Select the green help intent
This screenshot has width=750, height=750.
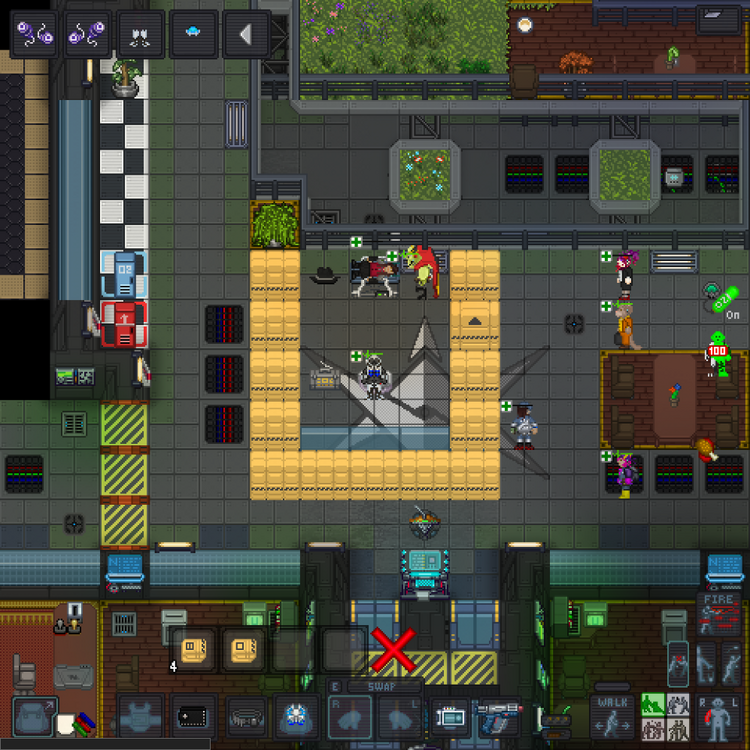[654, 705]
